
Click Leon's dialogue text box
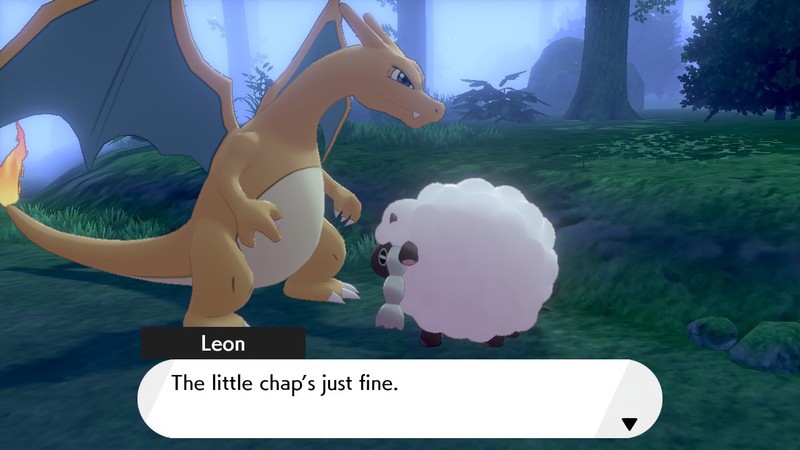pos(398,398)
